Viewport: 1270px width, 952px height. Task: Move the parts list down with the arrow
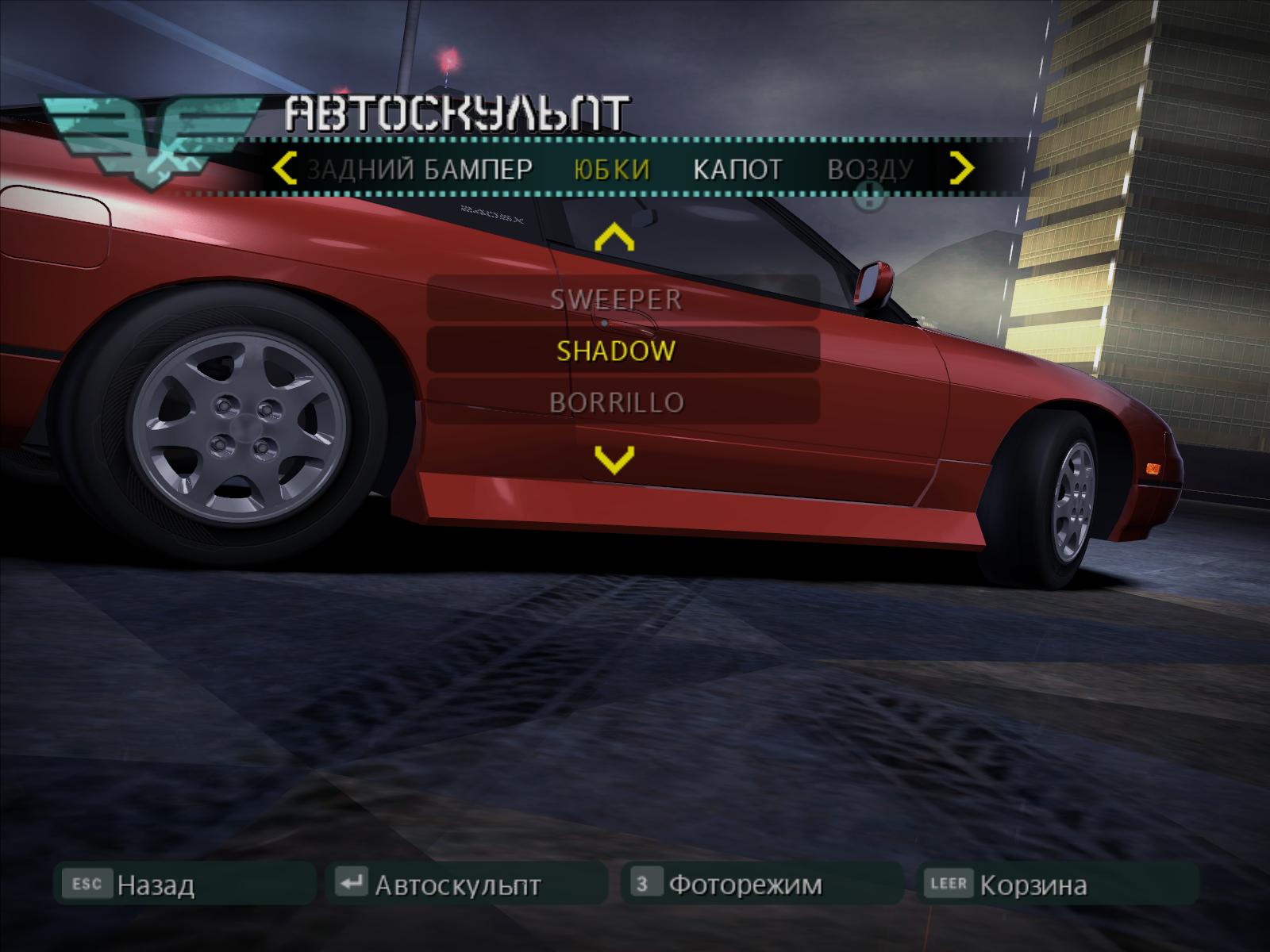click(614, 459)
